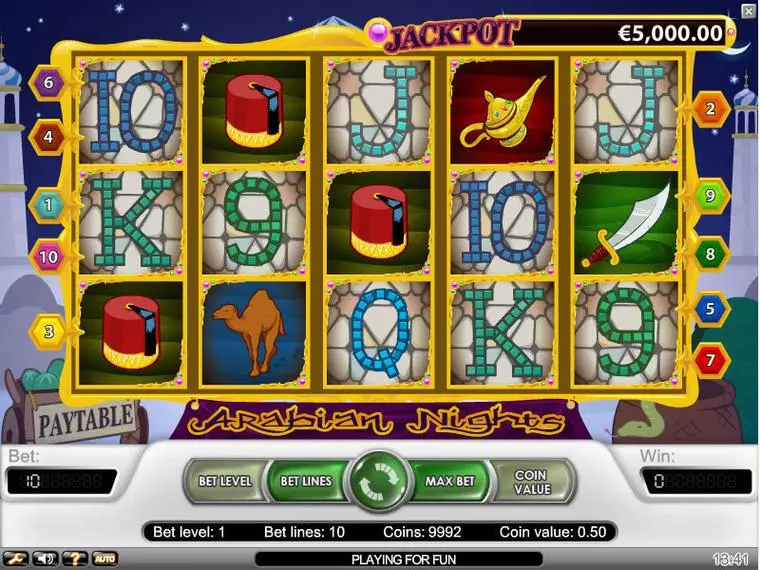Open help with the question mark icon

[73, 558]
